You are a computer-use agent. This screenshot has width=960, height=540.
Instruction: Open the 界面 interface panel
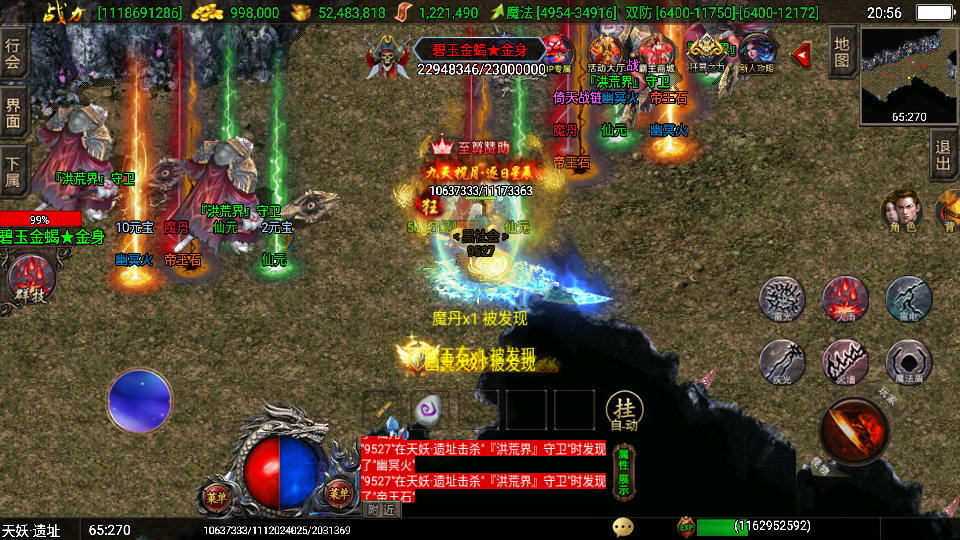14,112
